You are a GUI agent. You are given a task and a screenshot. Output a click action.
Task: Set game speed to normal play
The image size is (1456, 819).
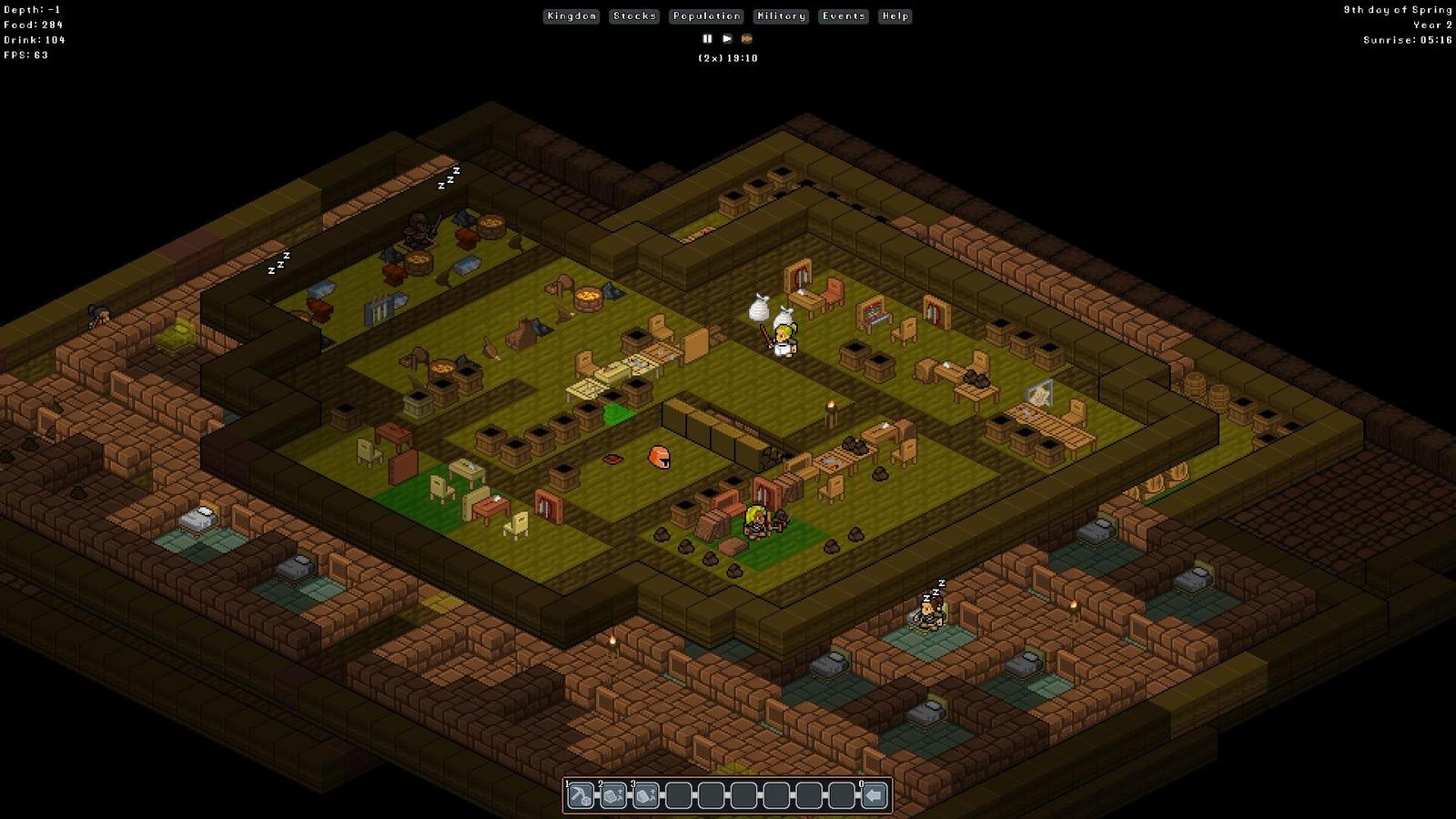point(727,39)
